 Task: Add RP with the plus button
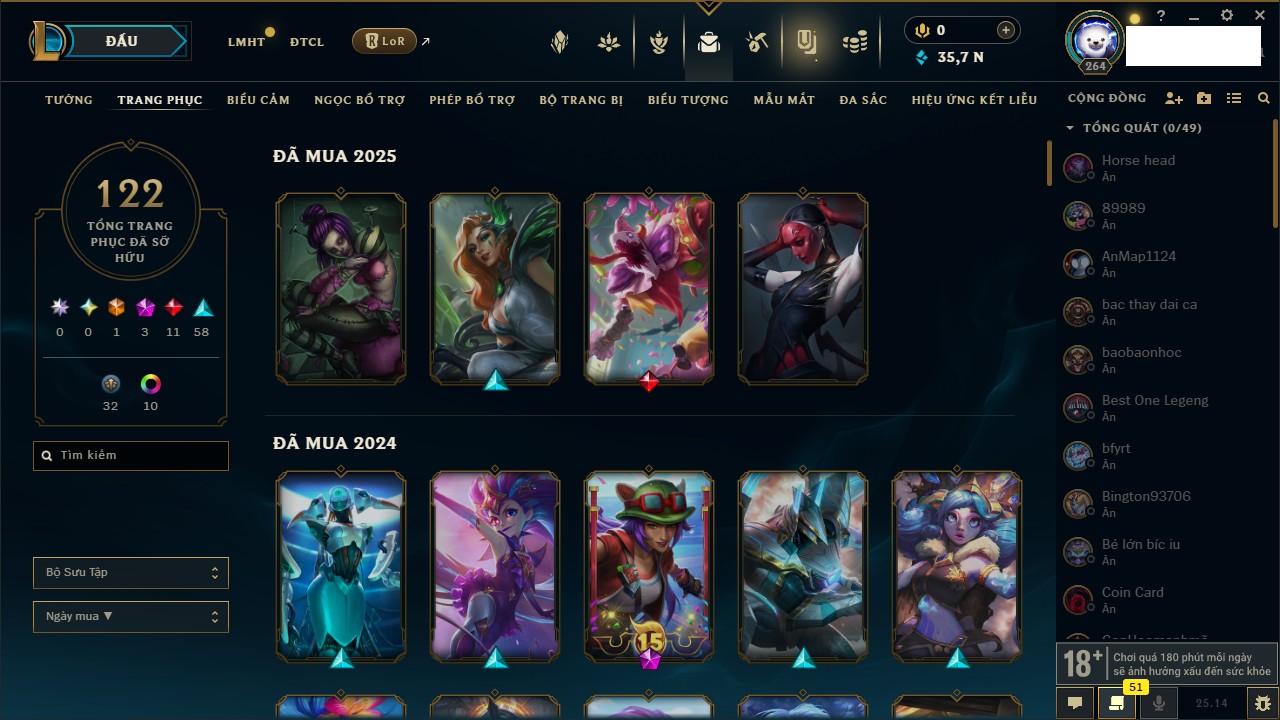[1006, 30]
